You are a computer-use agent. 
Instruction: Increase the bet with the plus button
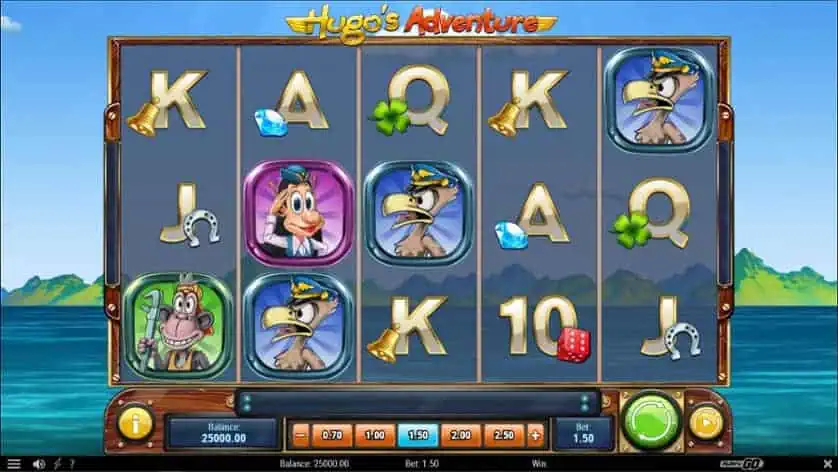(535, 435)
